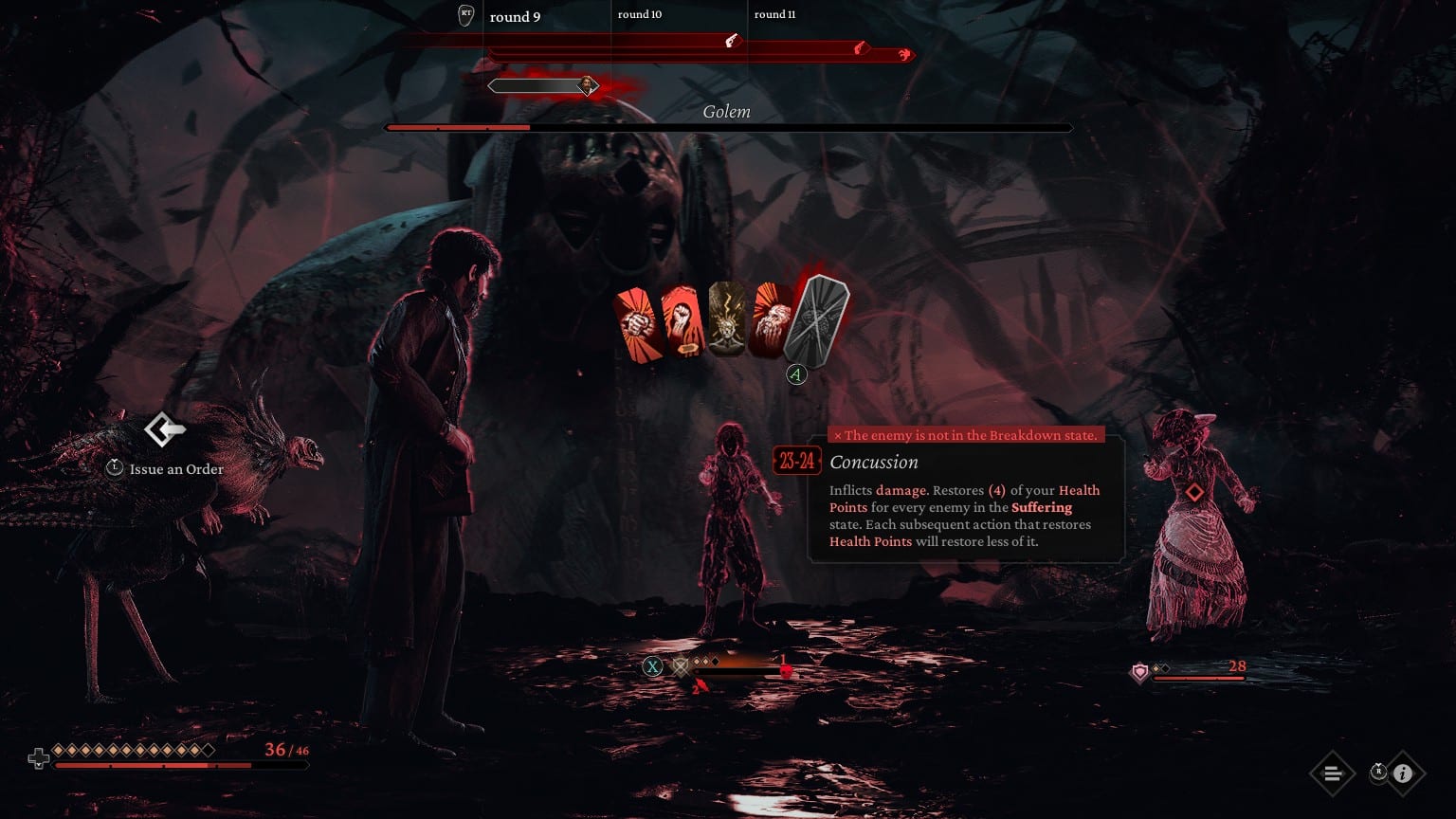Select the white pistol timeline marker
Viewport: 1456px width, 819px height.
(x=731, y=41)
